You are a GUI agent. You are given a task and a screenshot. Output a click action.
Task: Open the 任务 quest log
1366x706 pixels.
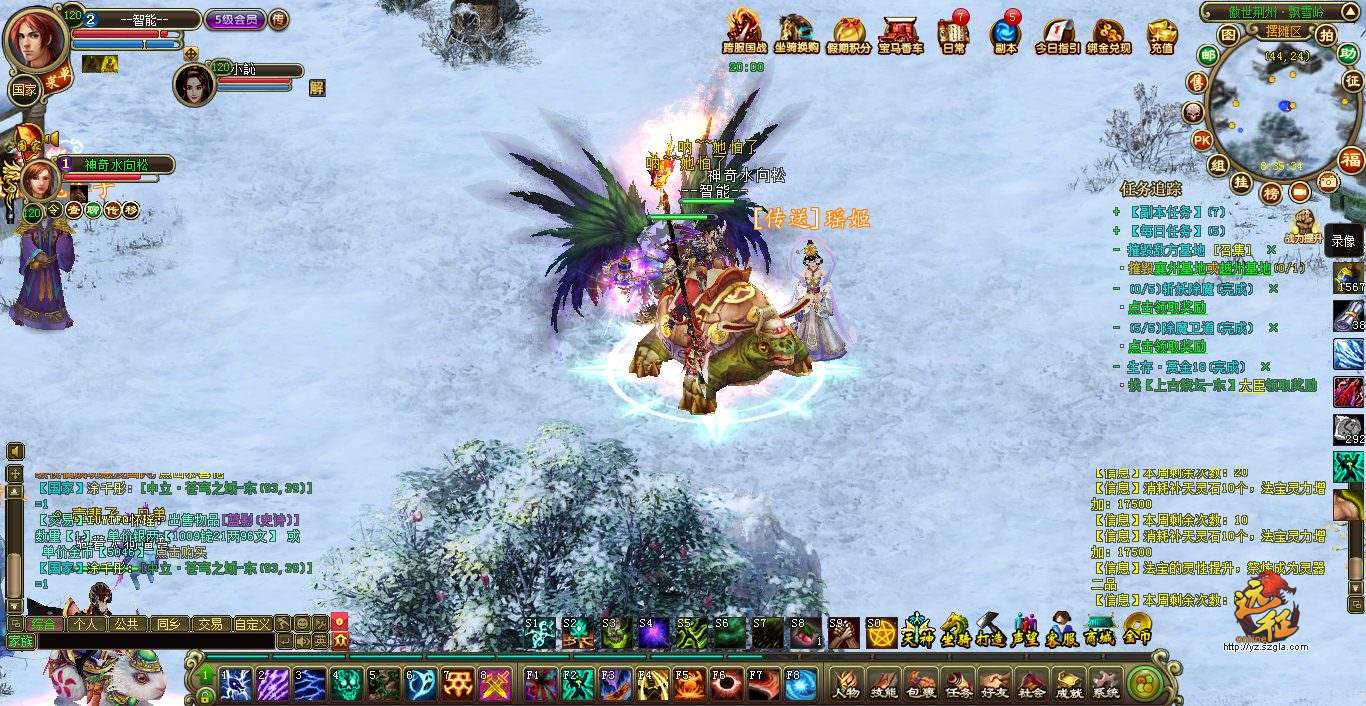pos(956,684)
